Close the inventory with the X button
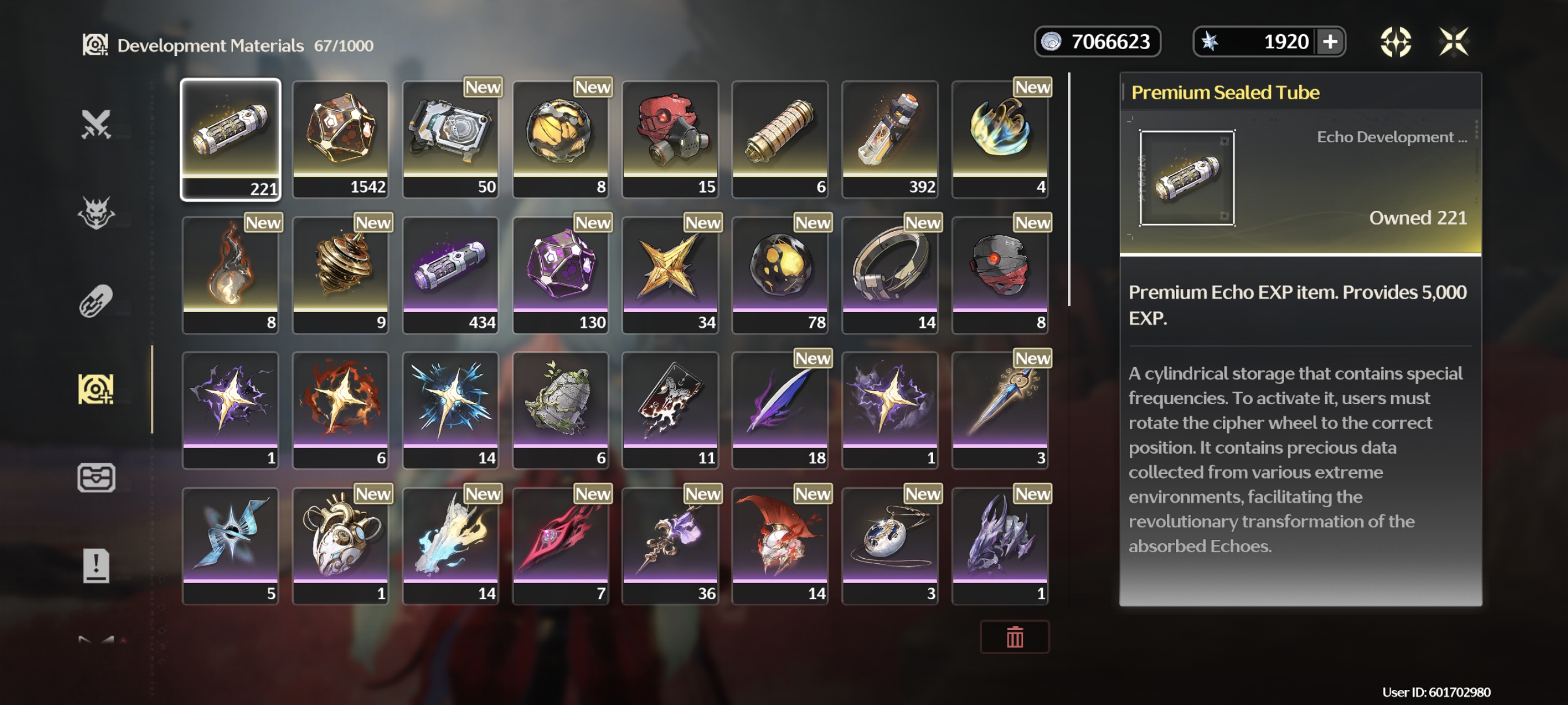 1454,42
